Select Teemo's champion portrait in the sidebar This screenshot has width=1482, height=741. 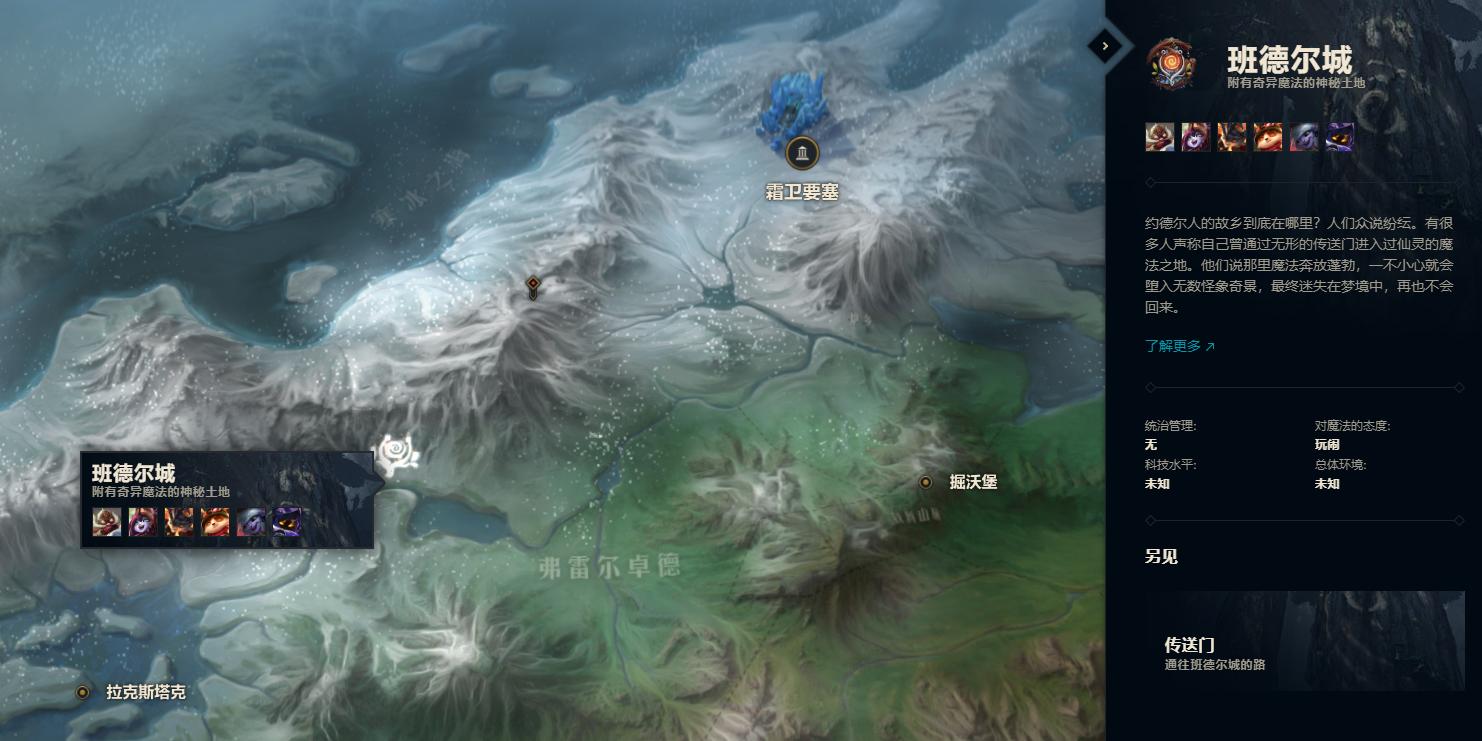(1268, 137)
